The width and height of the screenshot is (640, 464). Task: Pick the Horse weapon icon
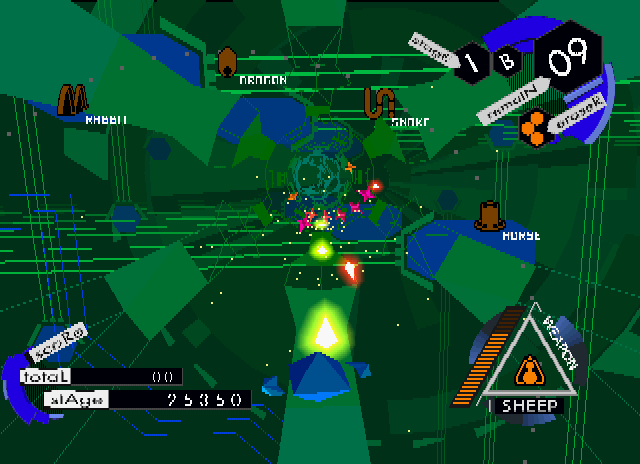(490, 216)
